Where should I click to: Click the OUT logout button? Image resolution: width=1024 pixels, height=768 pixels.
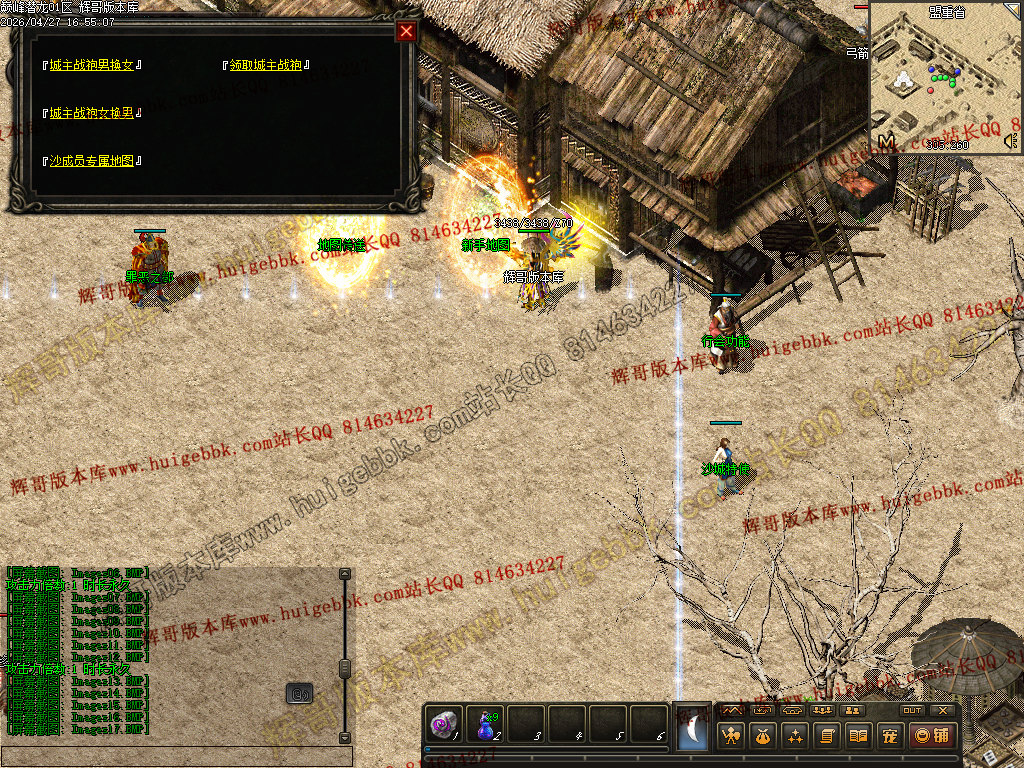click(912, 710)
